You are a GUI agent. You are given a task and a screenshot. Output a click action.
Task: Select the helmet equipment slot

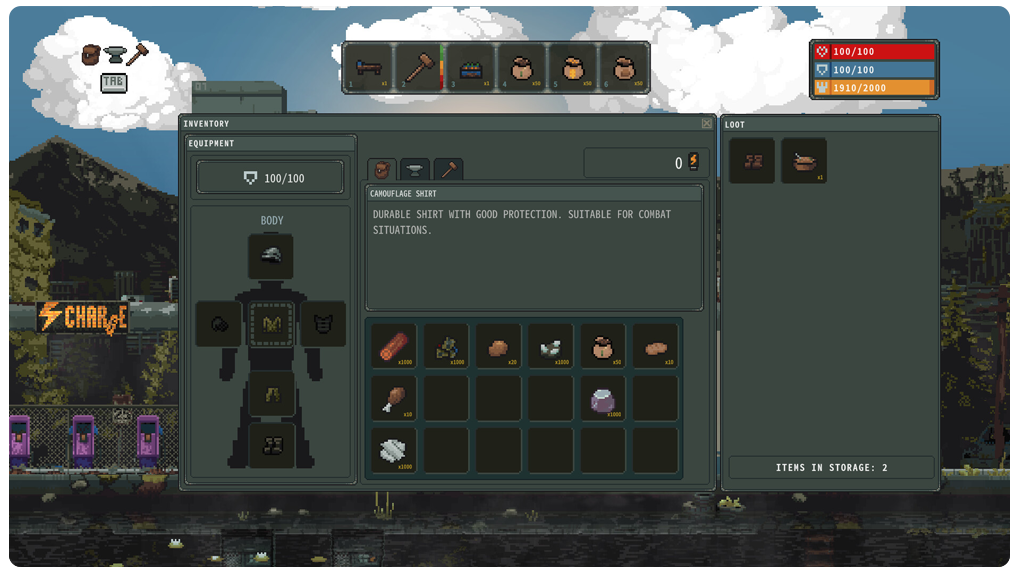click(x=271, y=256)
